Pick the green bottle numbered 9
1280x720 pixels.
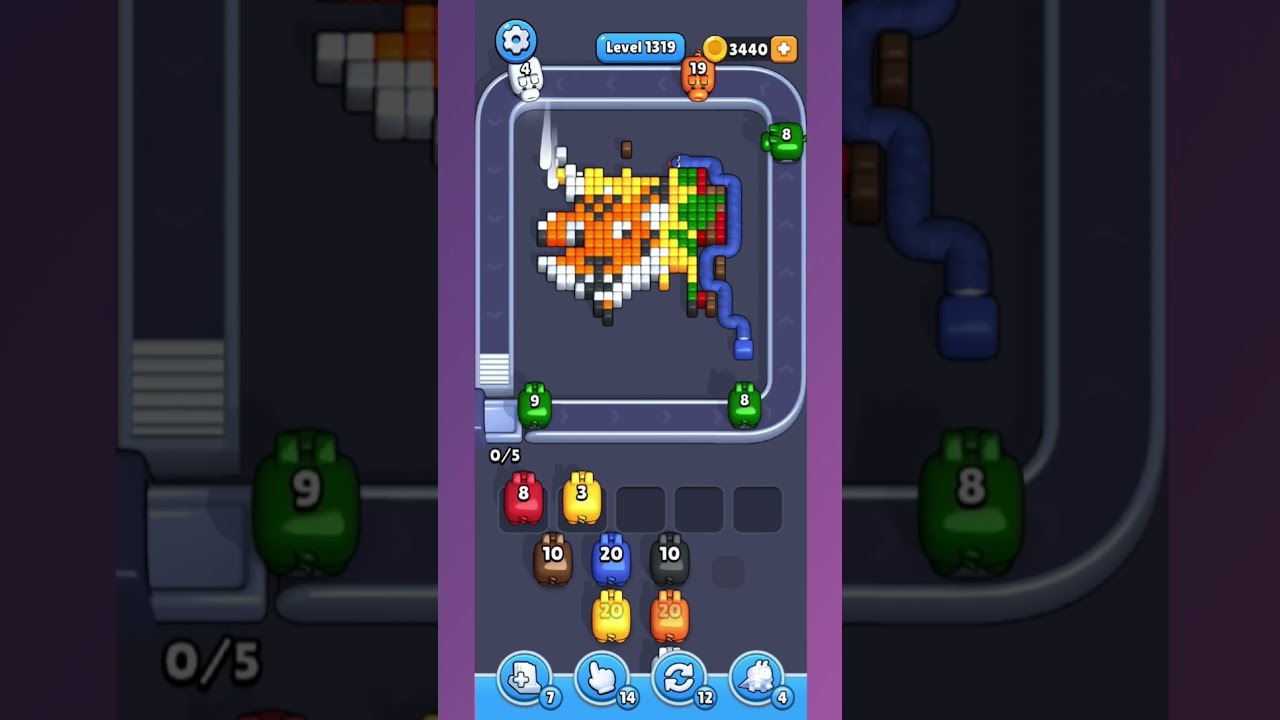pyautogui.click(x=535, y=400)
